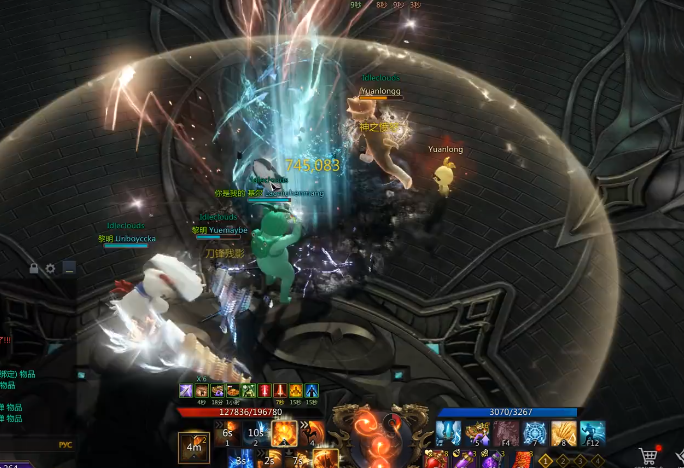Open chat settings gear icon

click(x=50, y=268)
